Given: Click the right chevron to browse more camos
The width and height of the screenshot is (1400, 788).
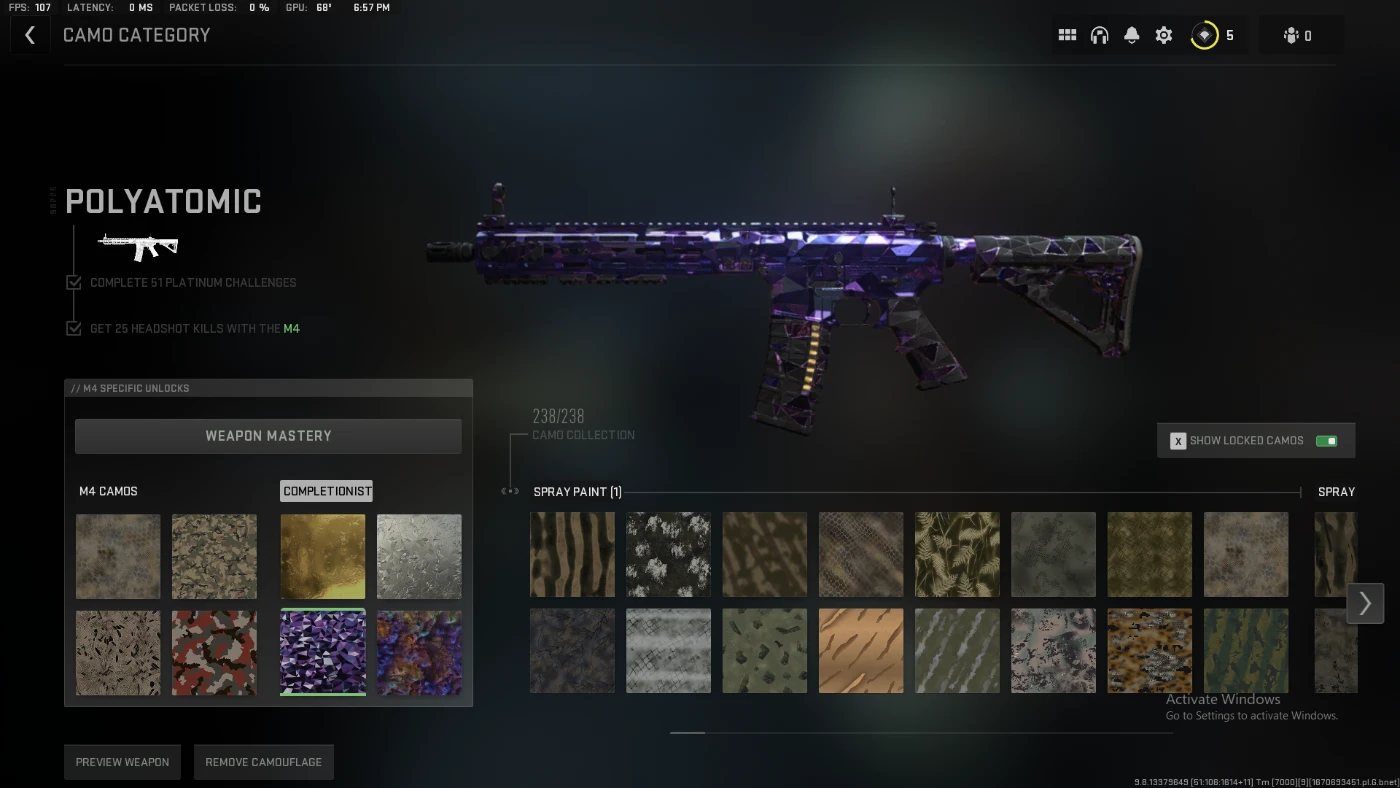Looking at the screenshot, I should tap(1365, 603).
